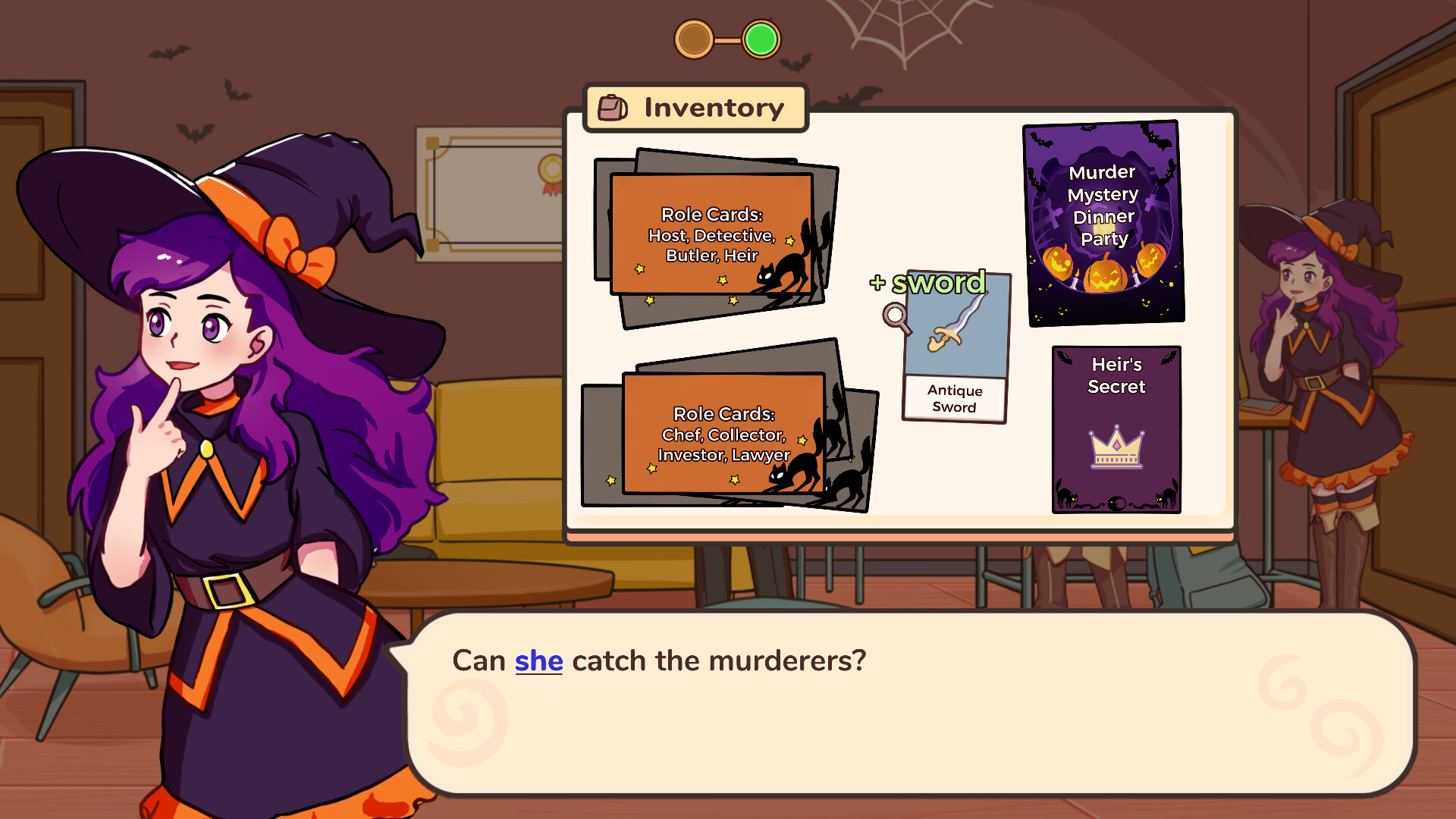The width and height of the screenshot is (1456, 819).
Task: Open the Inventory panel header
Action: coord(695,108)
